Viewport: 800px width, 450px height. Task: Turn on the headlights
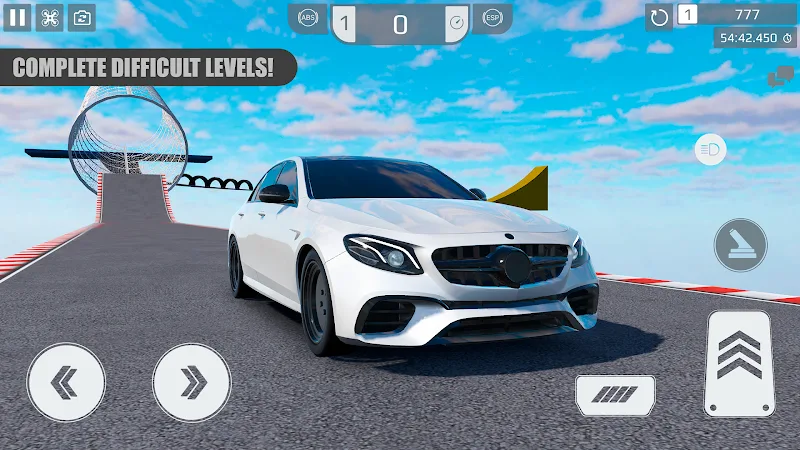tap(710, 150)
